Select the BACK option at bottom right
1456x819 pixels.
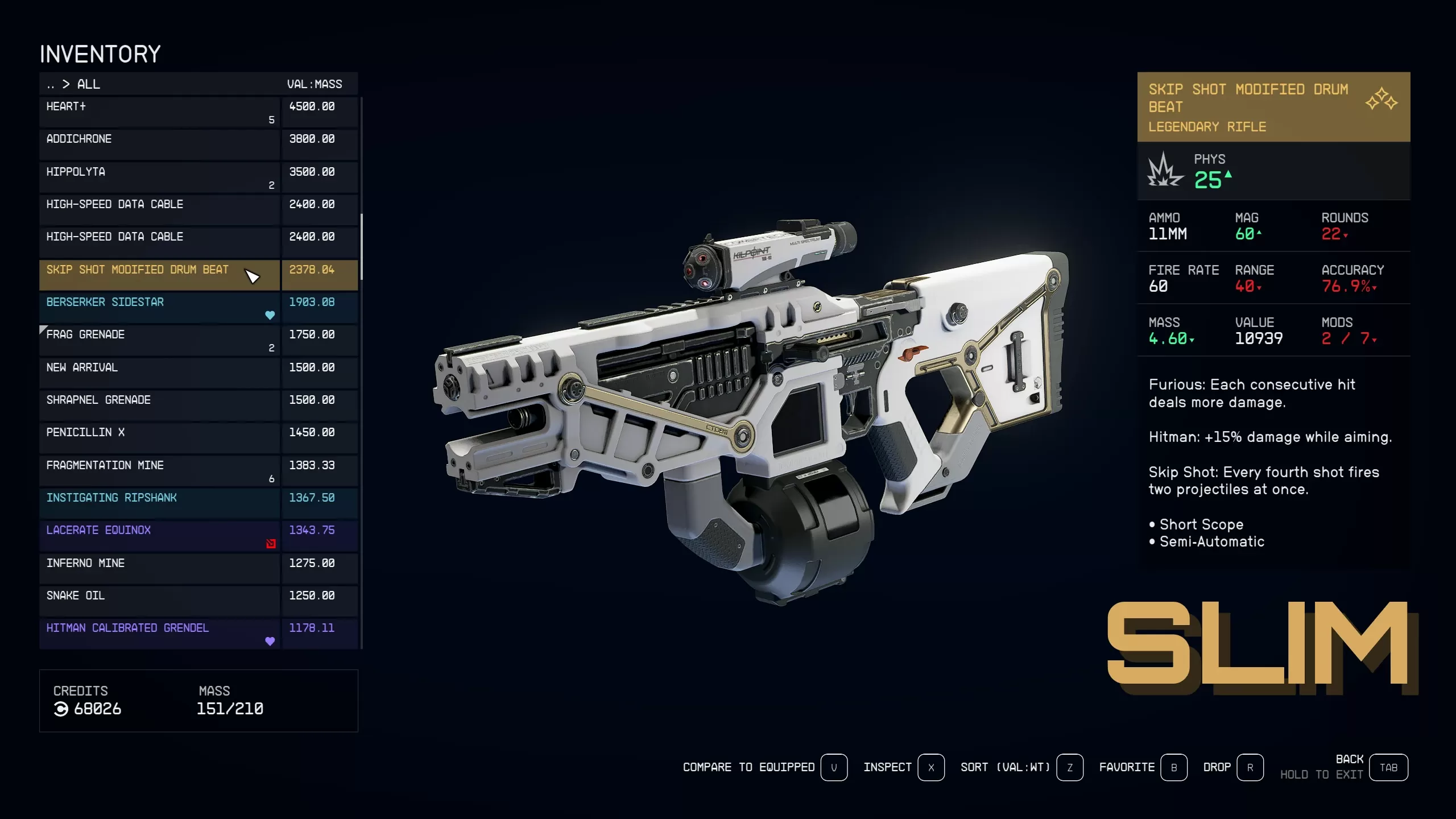click(1351, 759)
